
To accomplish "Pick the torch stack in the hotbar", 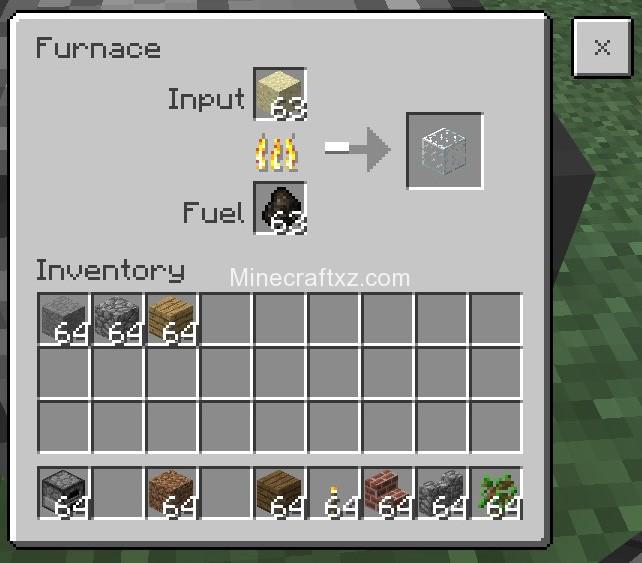I will coord(335,493).
